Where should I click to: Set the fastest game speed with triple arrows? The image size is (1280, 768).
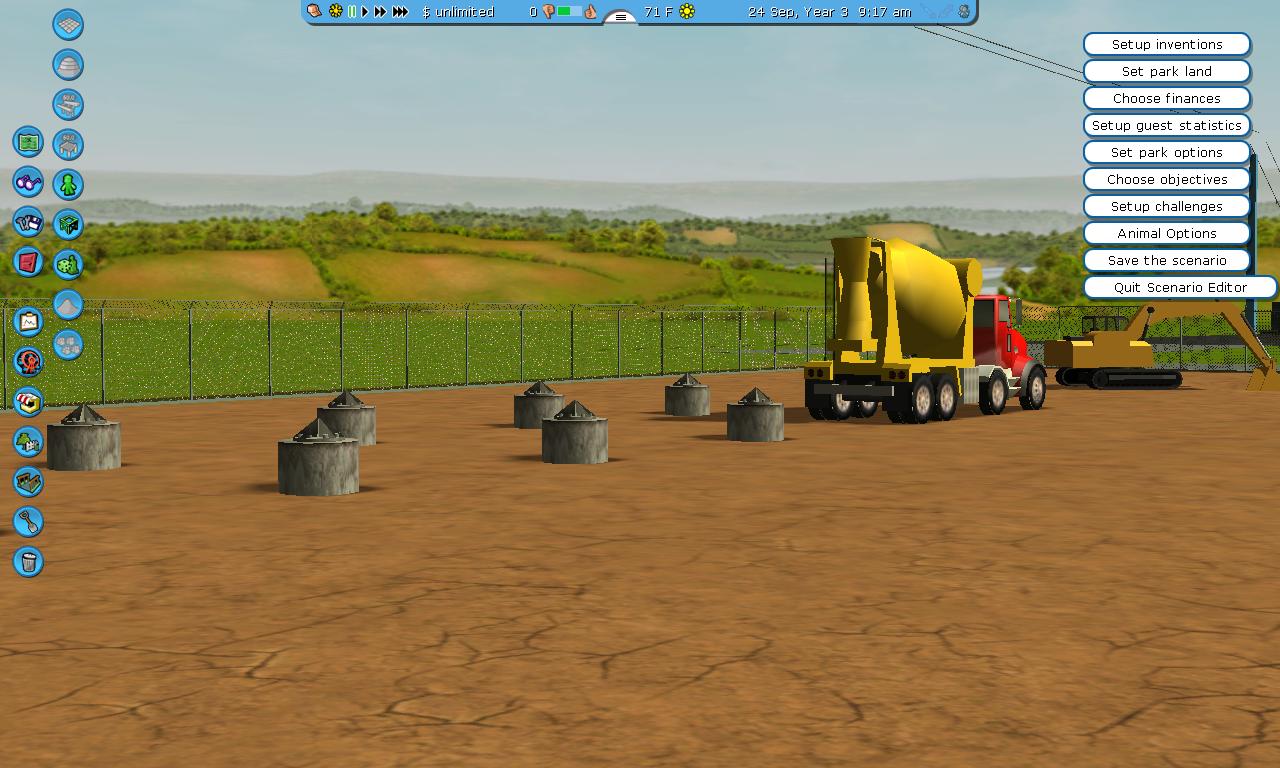(400, 12)
